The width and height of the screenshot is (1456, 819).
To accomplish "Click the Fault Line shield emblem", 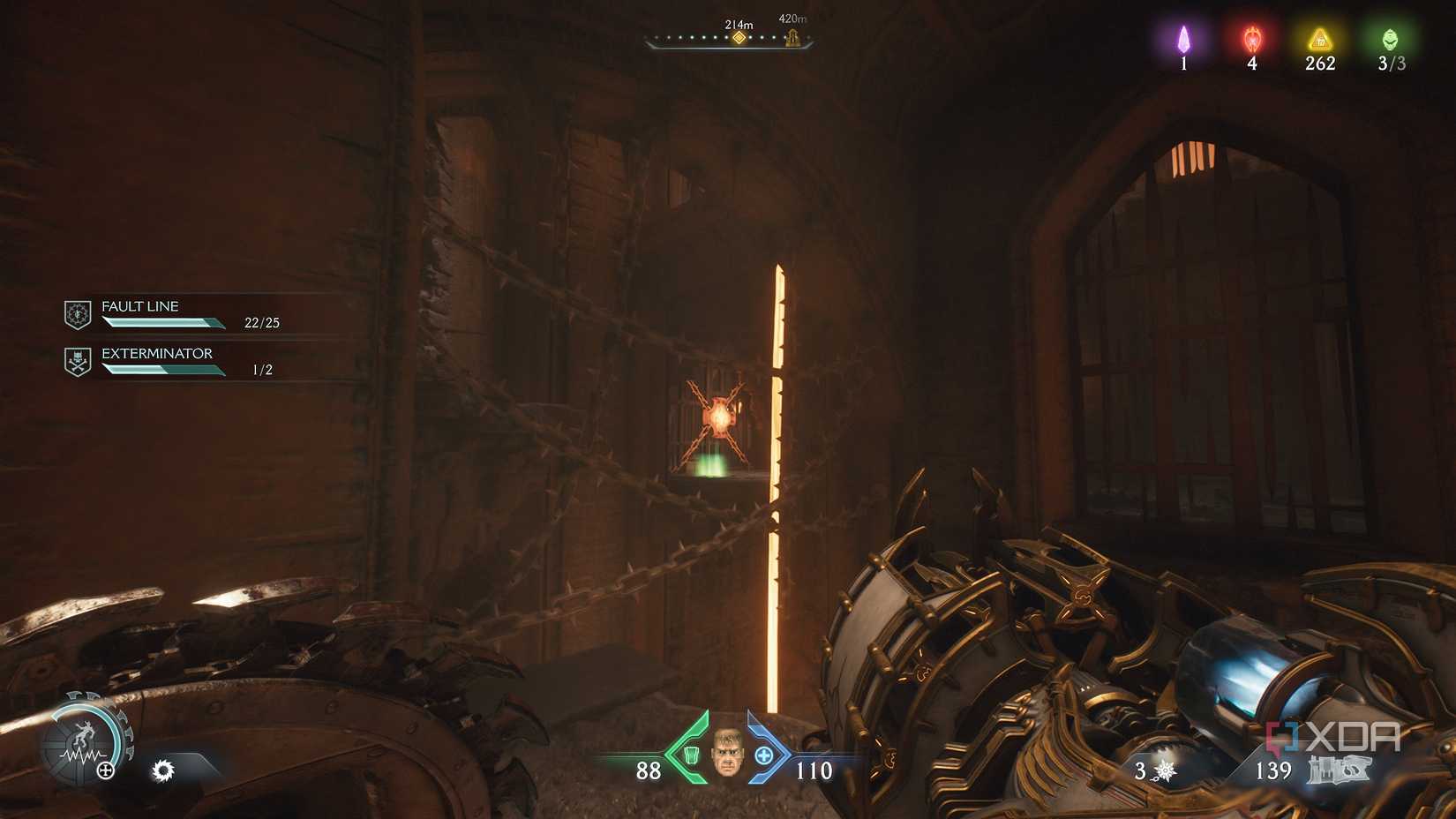I will tap(77, 313).
